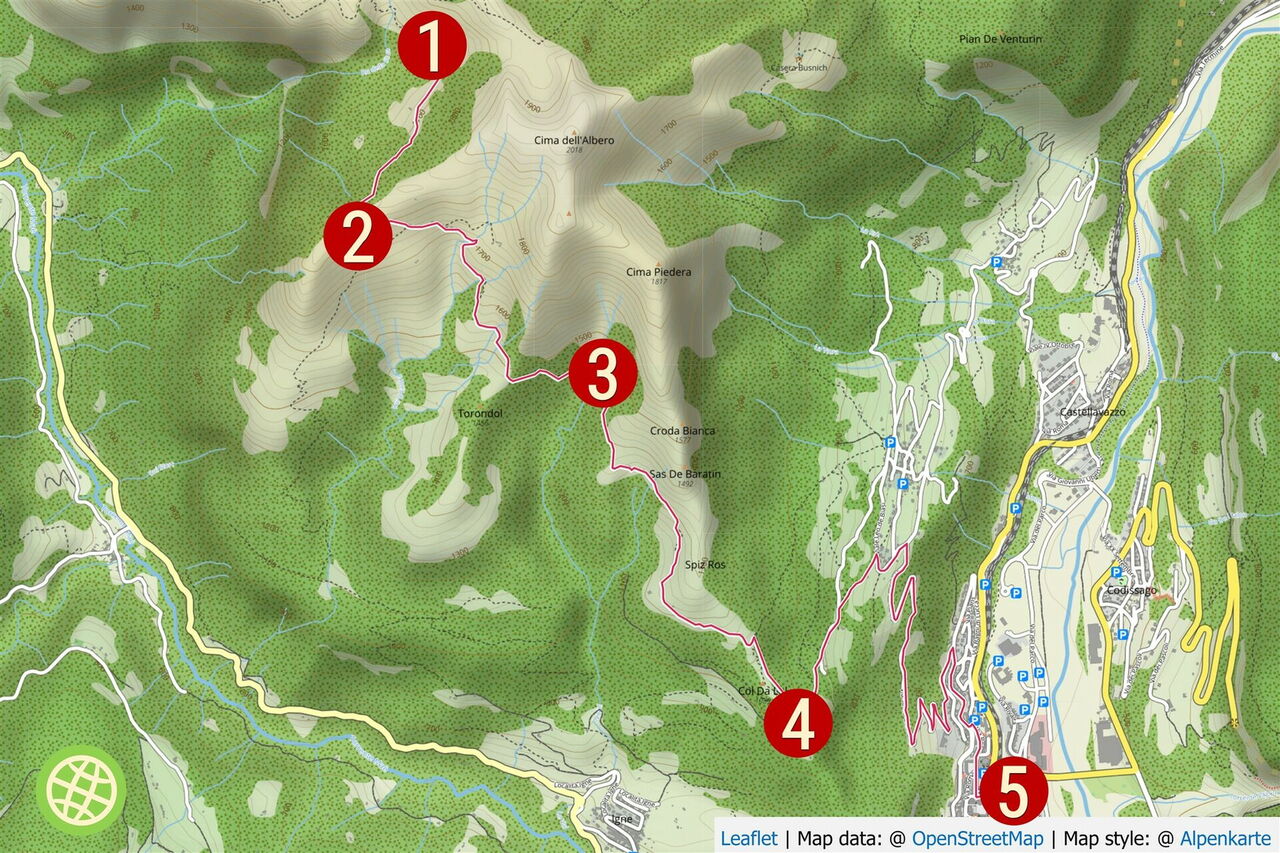Click waypoint marker number 2
This screenshot has height=853, width=1280.
coord(358,237)
